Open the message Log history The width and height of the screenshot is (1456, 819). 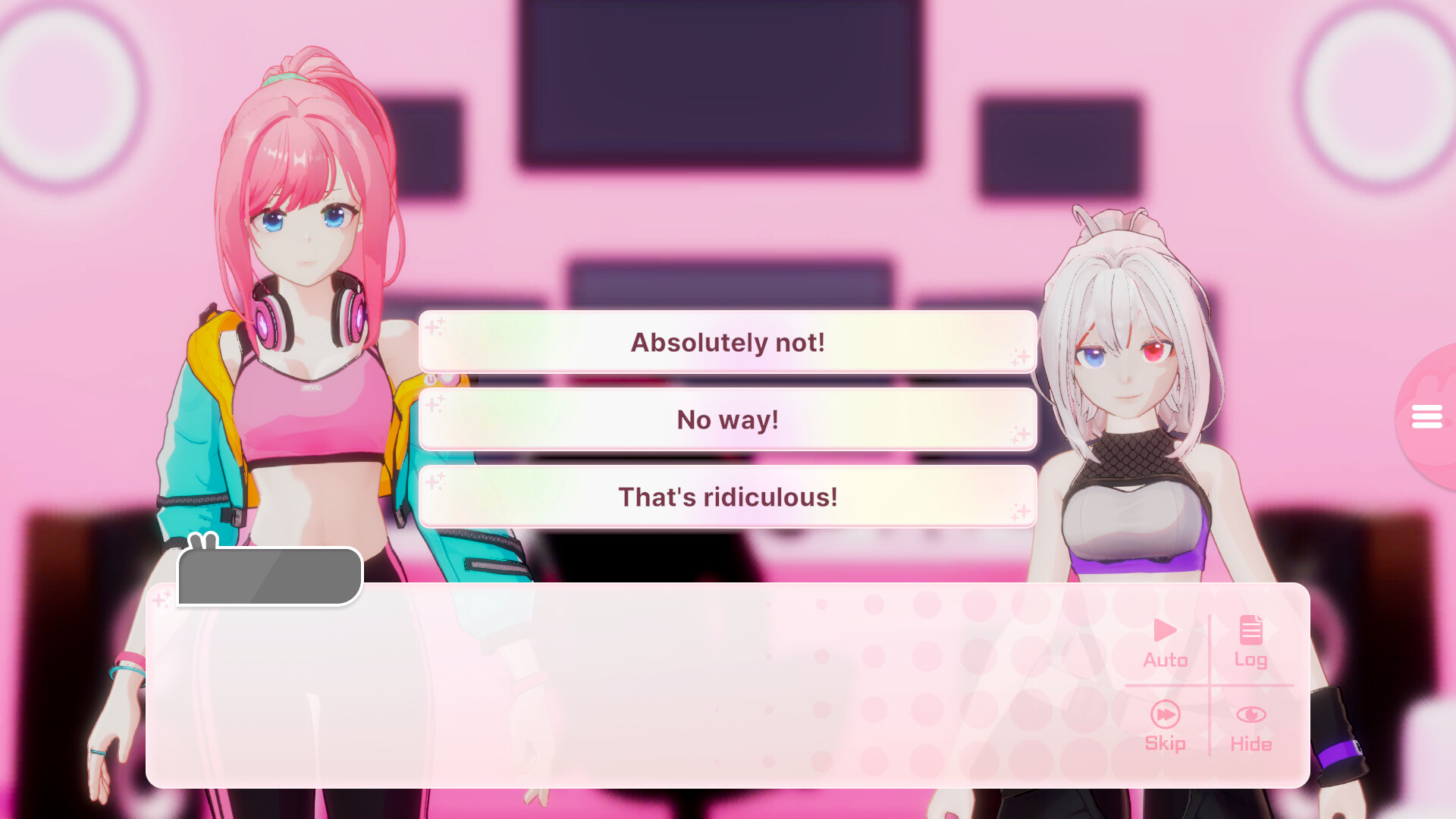1251,641
